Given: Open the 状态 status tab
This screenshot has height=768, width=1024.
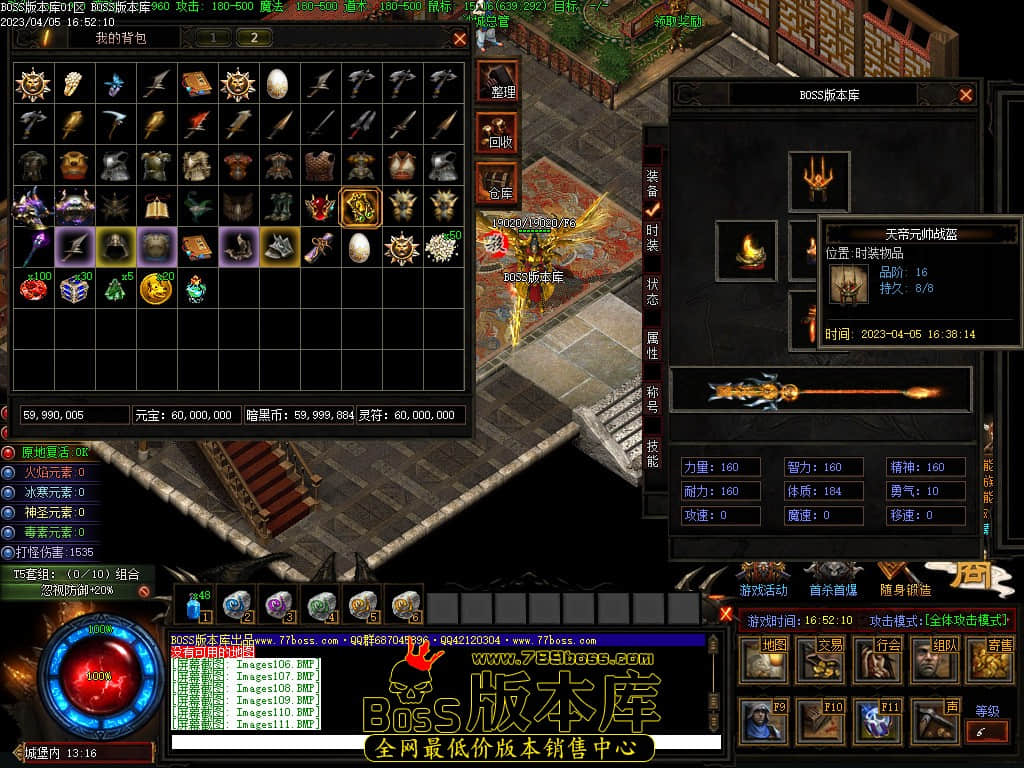Looking at the screenshot, I should coord(652,291).
